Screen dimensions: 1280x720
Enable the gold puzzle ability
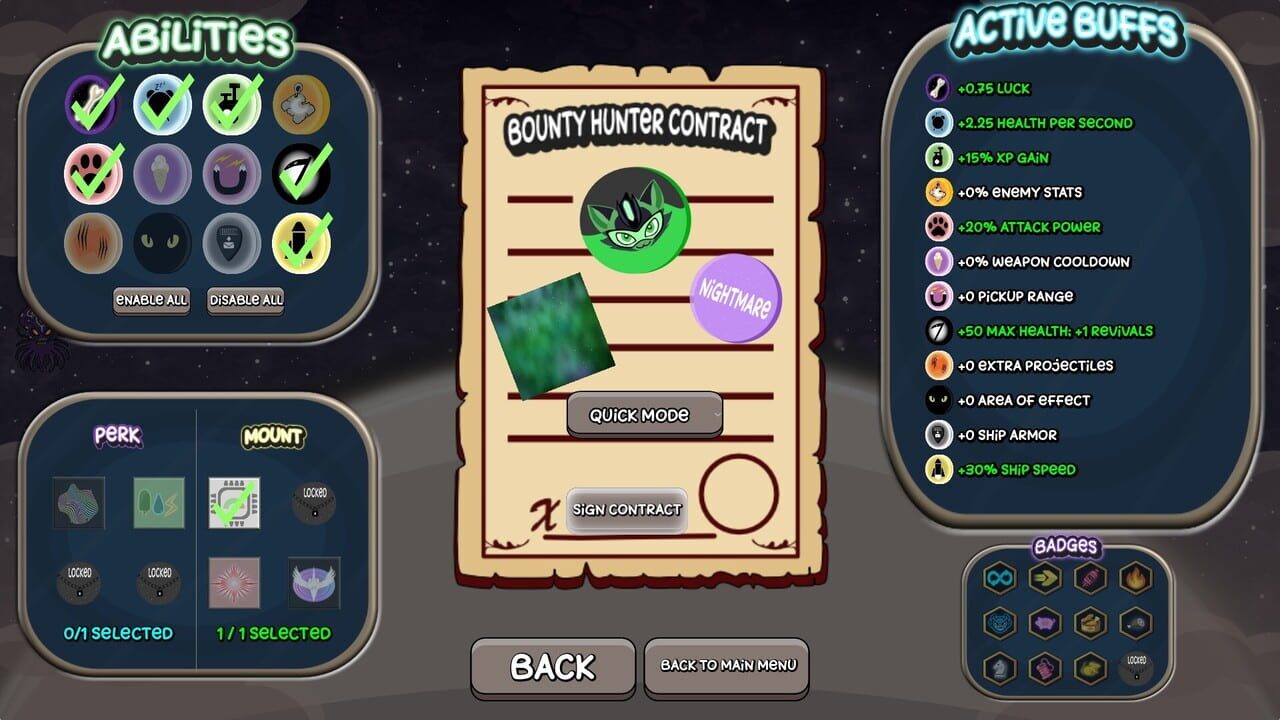[x=303, y=105]
